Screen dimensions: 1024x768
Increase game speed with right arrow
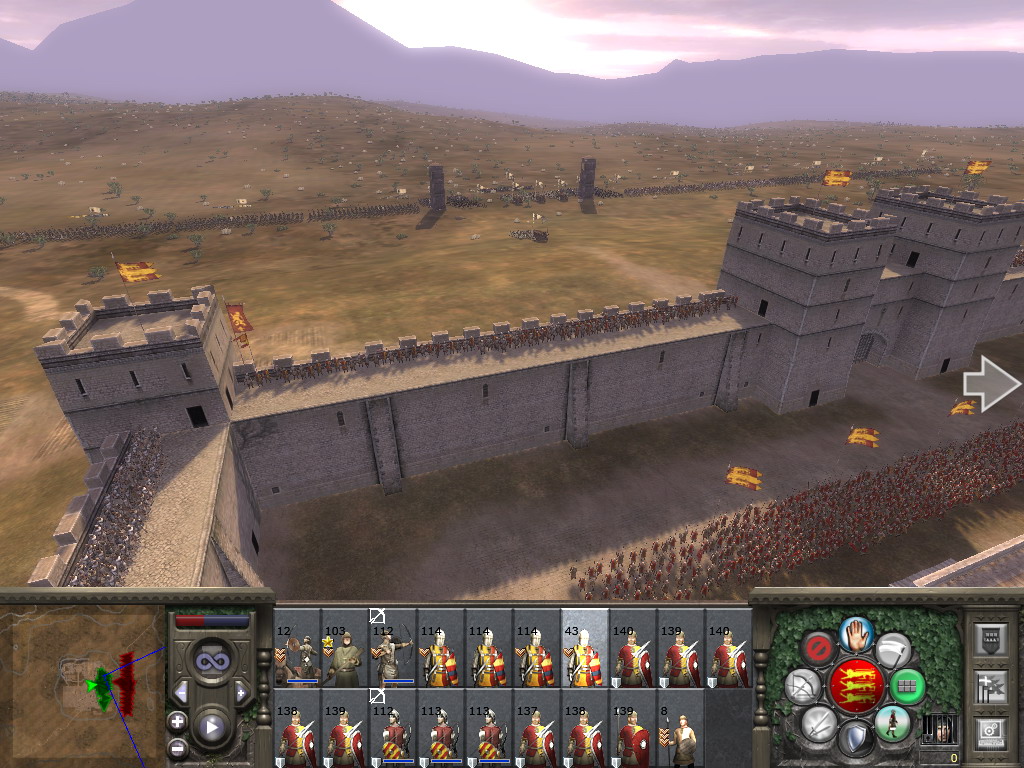coord(241,691)
